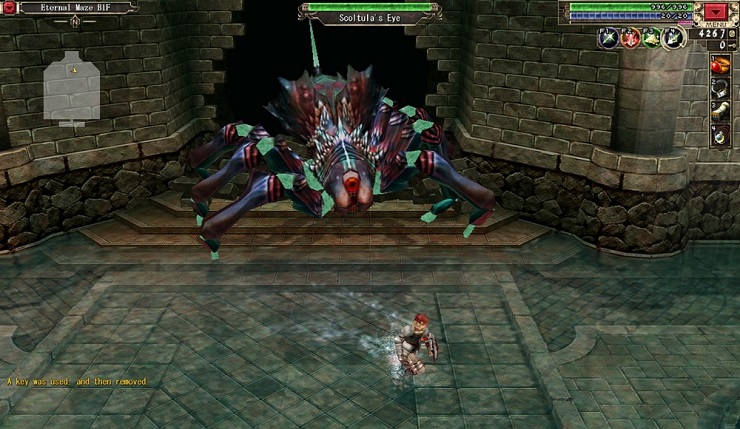Select the F4 blue spear skill
The image size is (740, 429).
[673, 38]
